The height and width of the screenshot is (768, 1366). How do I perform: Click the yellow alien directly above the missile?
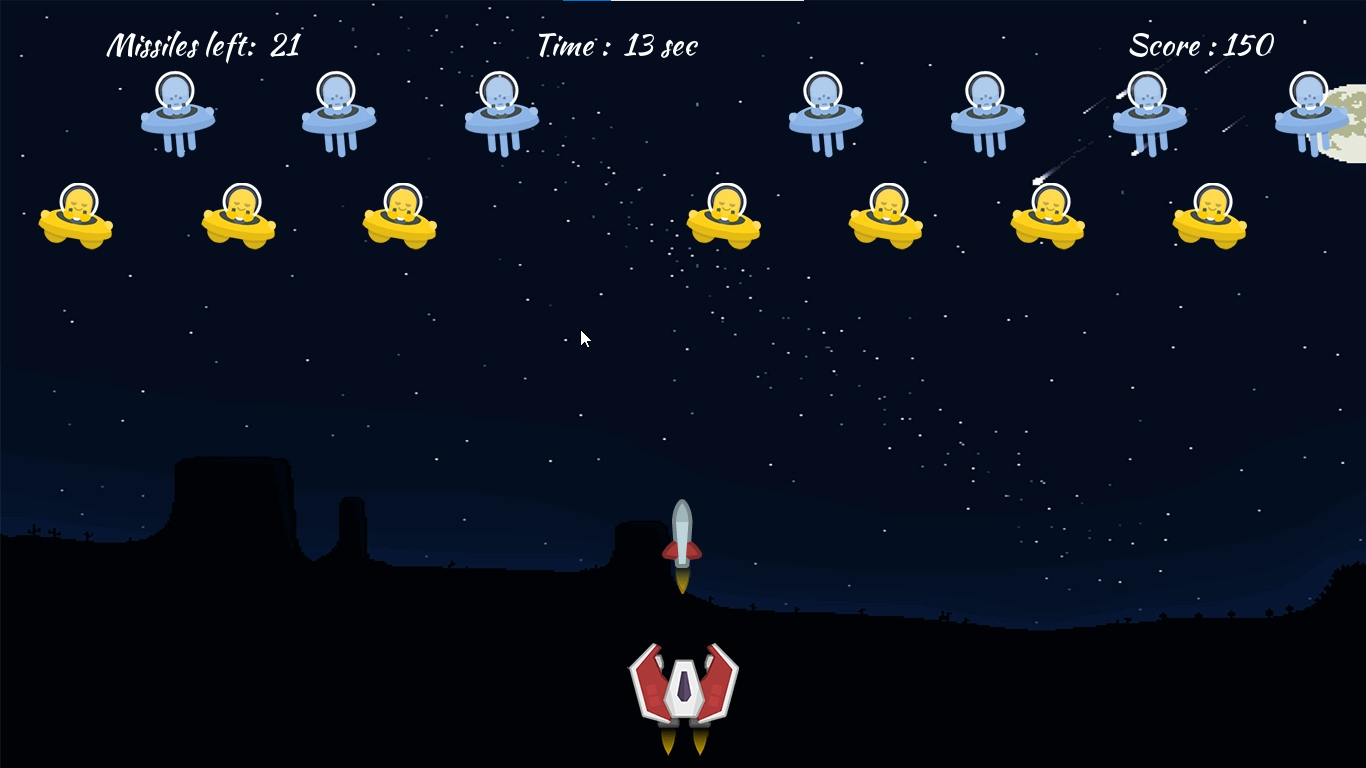[x=723, y=220]
